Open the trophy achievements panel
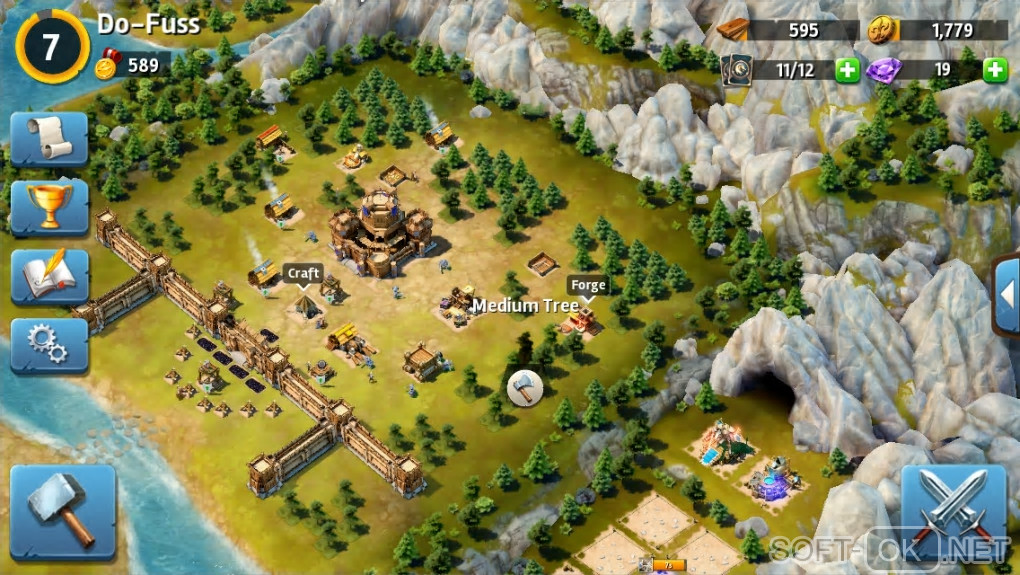Viewport: 1020px width, 575px height. [49, 207]
